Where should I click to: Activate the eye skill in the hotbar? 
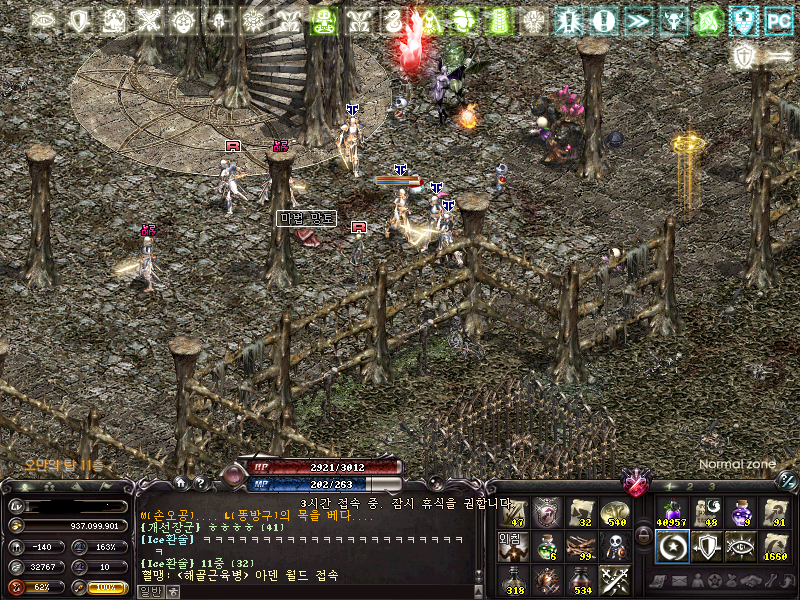point(740,546)
